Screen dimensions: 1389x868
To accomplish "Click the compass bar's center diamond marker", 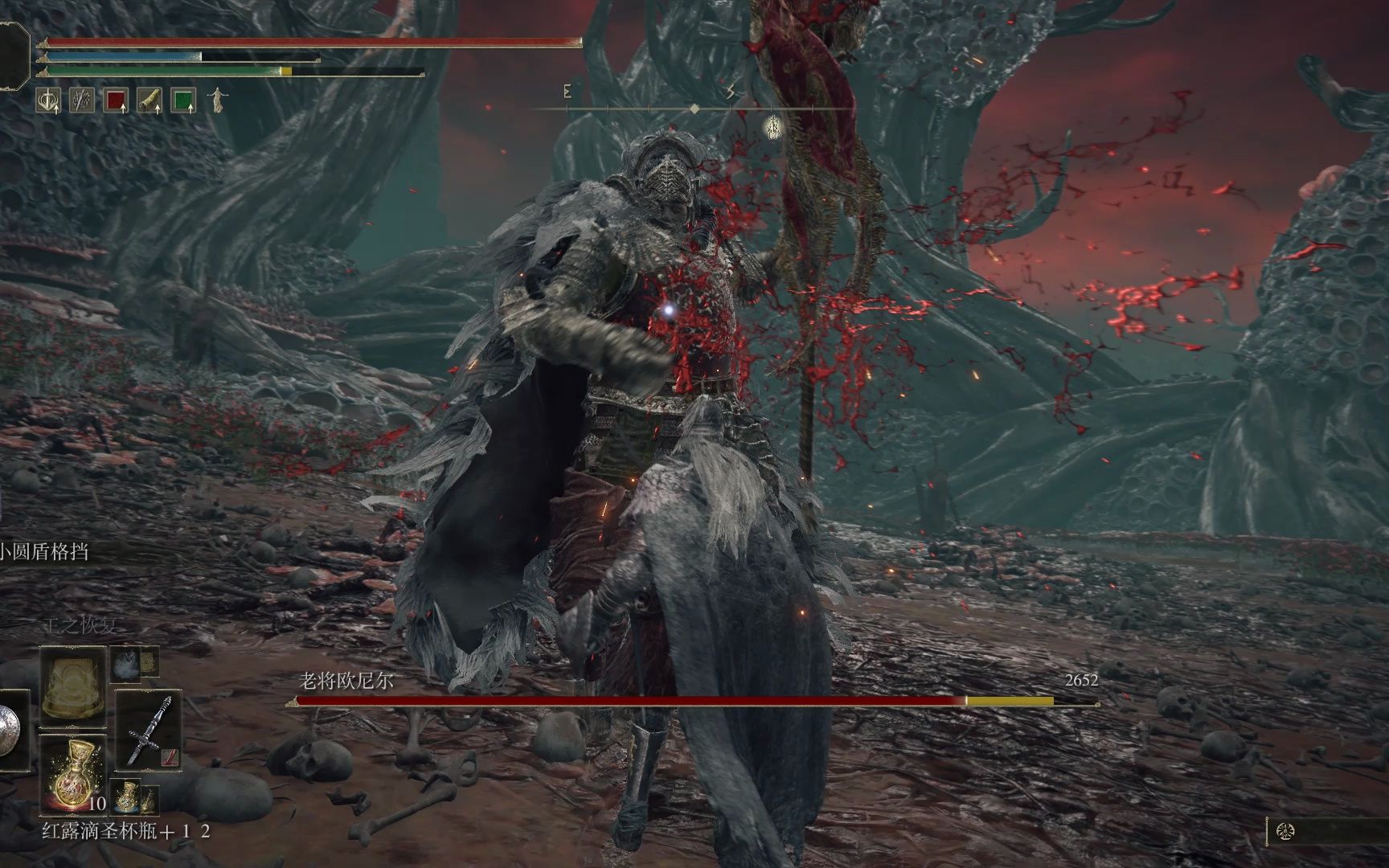I will coord(694,108).
